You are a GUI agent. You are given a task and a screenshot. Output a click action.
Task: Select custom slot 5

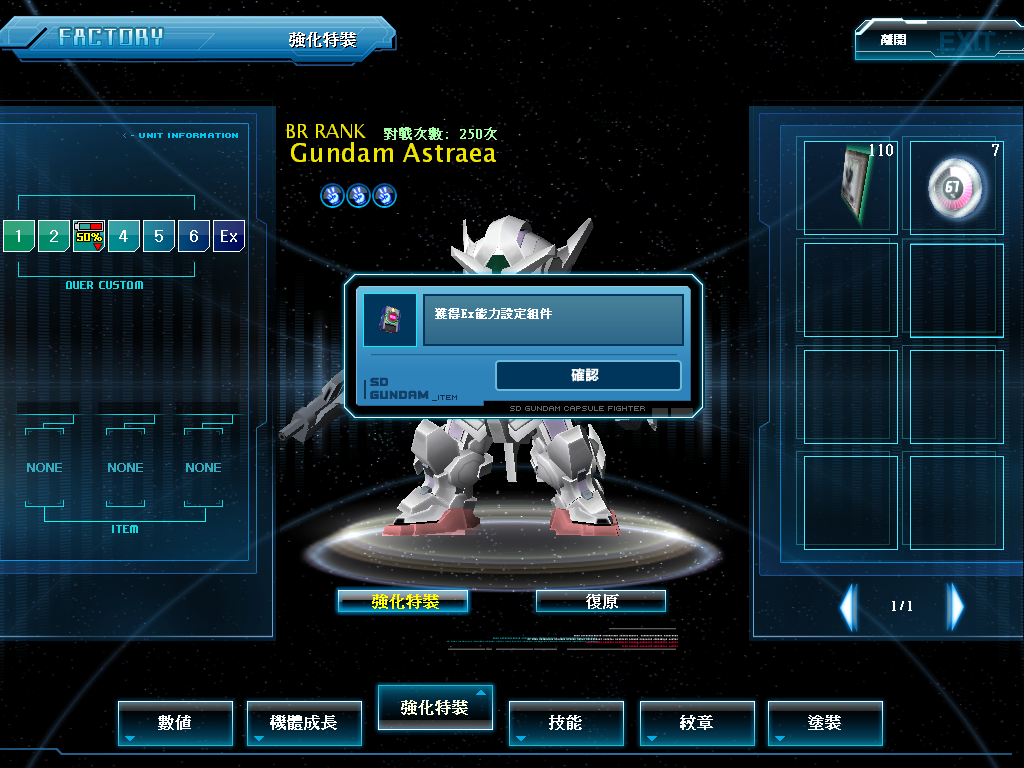pos(159,237)
